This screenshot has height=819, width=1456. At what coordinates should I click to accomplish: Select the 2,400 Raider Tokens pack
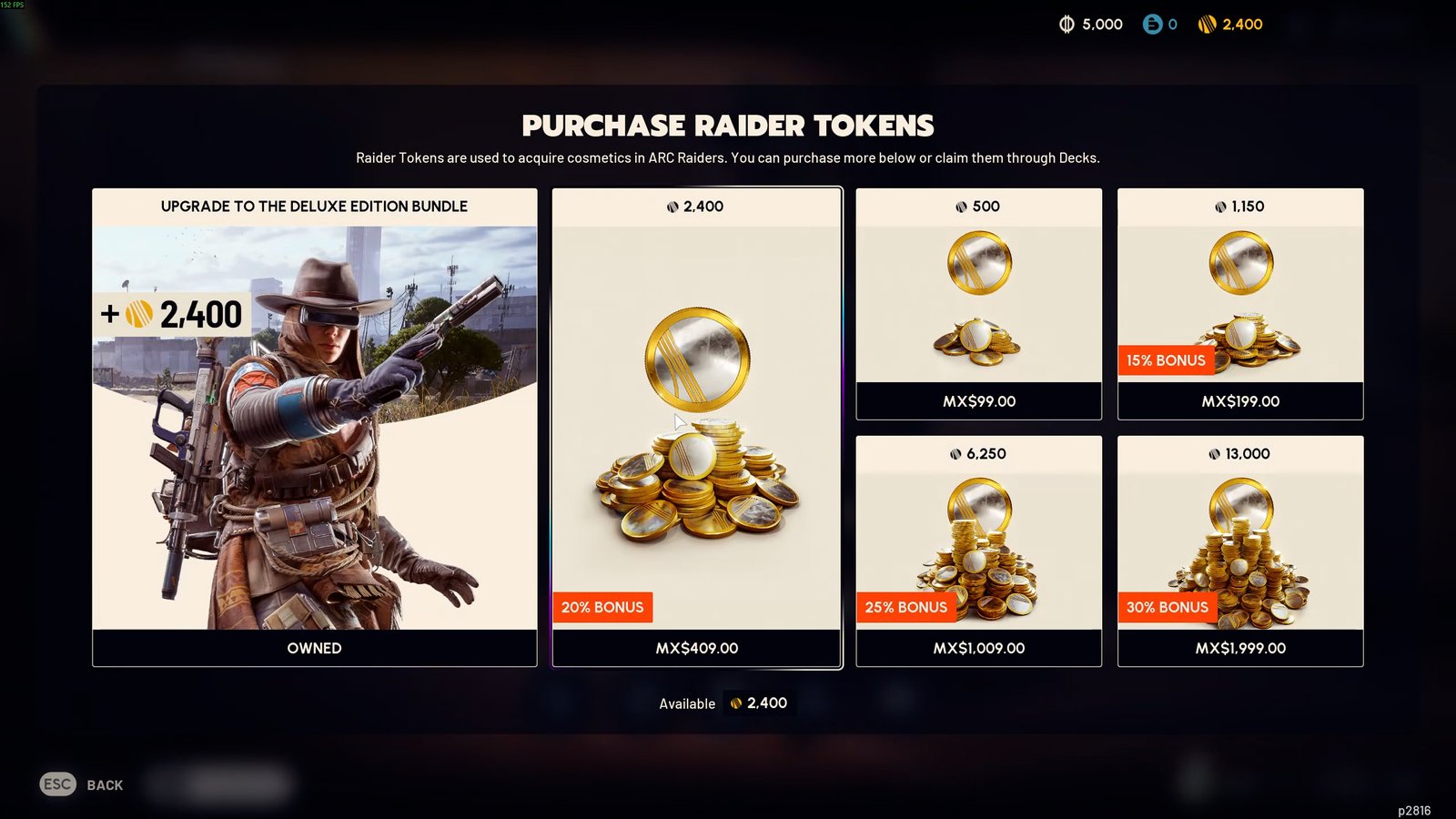(x=696, y=428)
